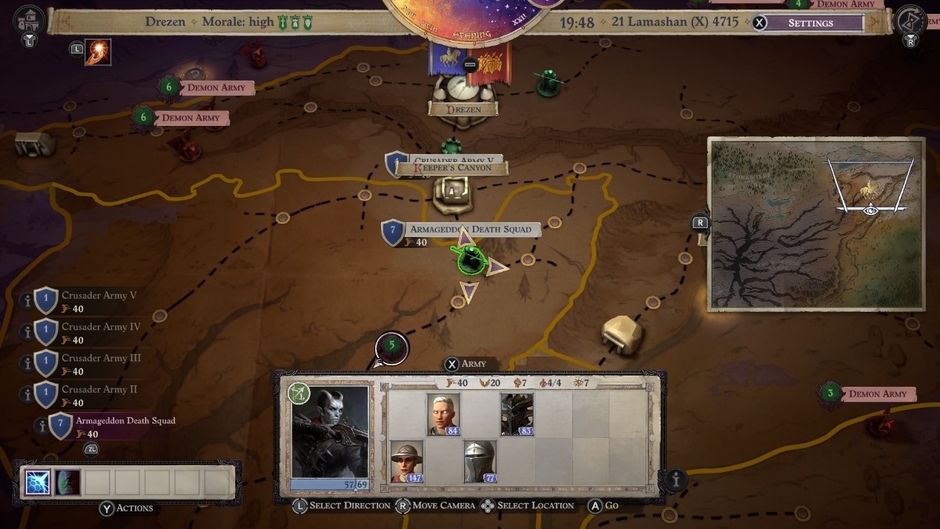Select Crusader Army V in army list
The height and width of the screenshot is (529, 940).
98,296
